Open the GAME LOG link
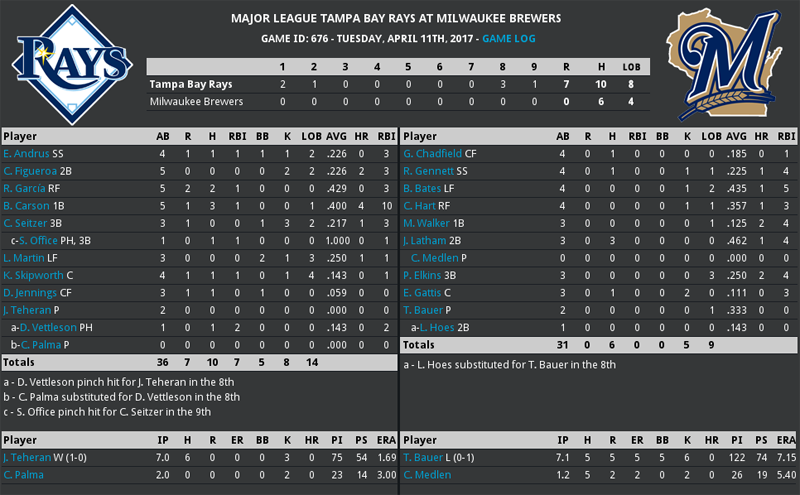Viewport: 800px width, 495px height. 510,38
